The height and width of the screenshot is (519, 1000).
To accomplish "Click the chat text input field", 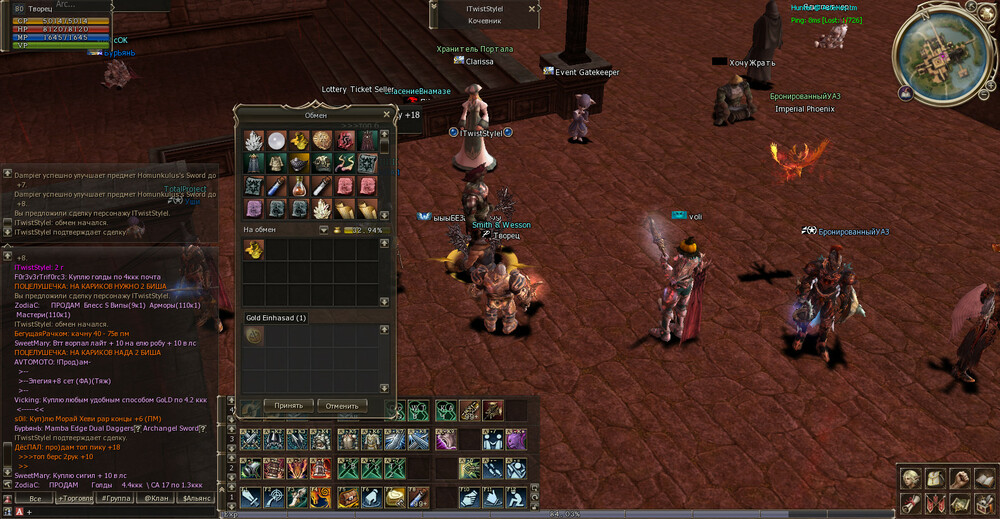I will pyautogui.click(x=120, y=512).
